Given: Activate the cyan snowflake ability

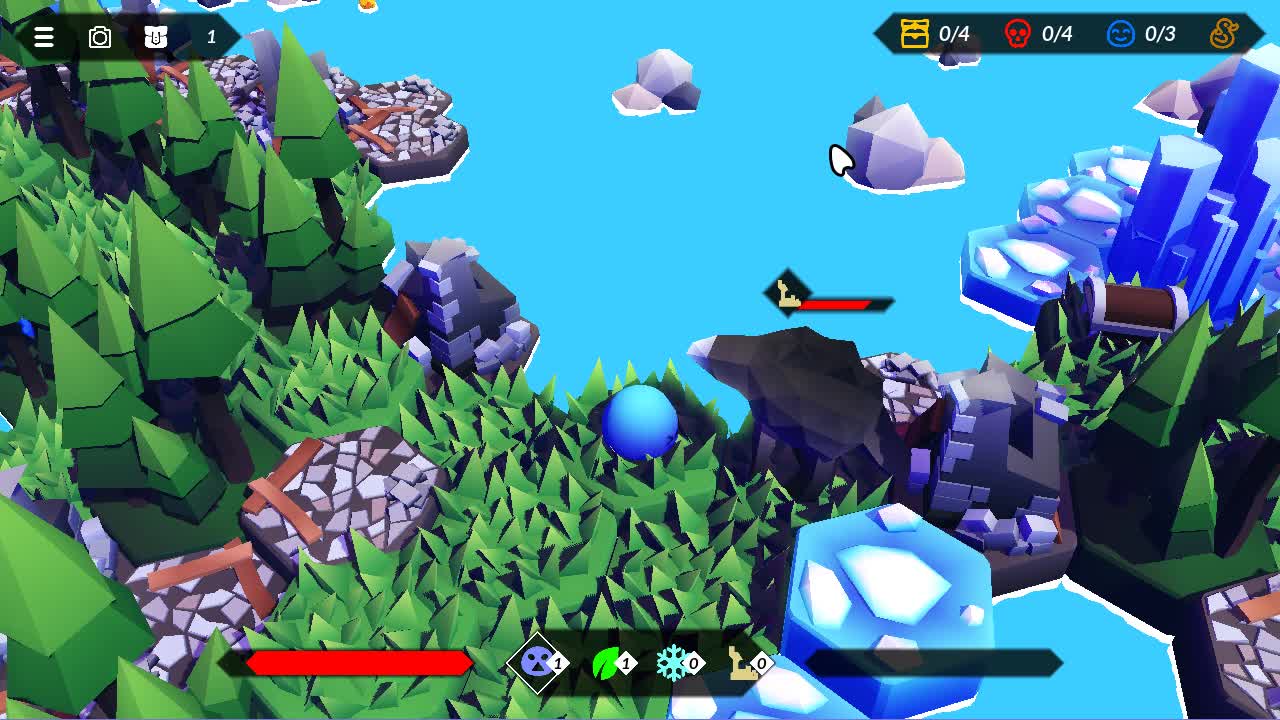Looking at the screenshot, I should pos(673,662).
